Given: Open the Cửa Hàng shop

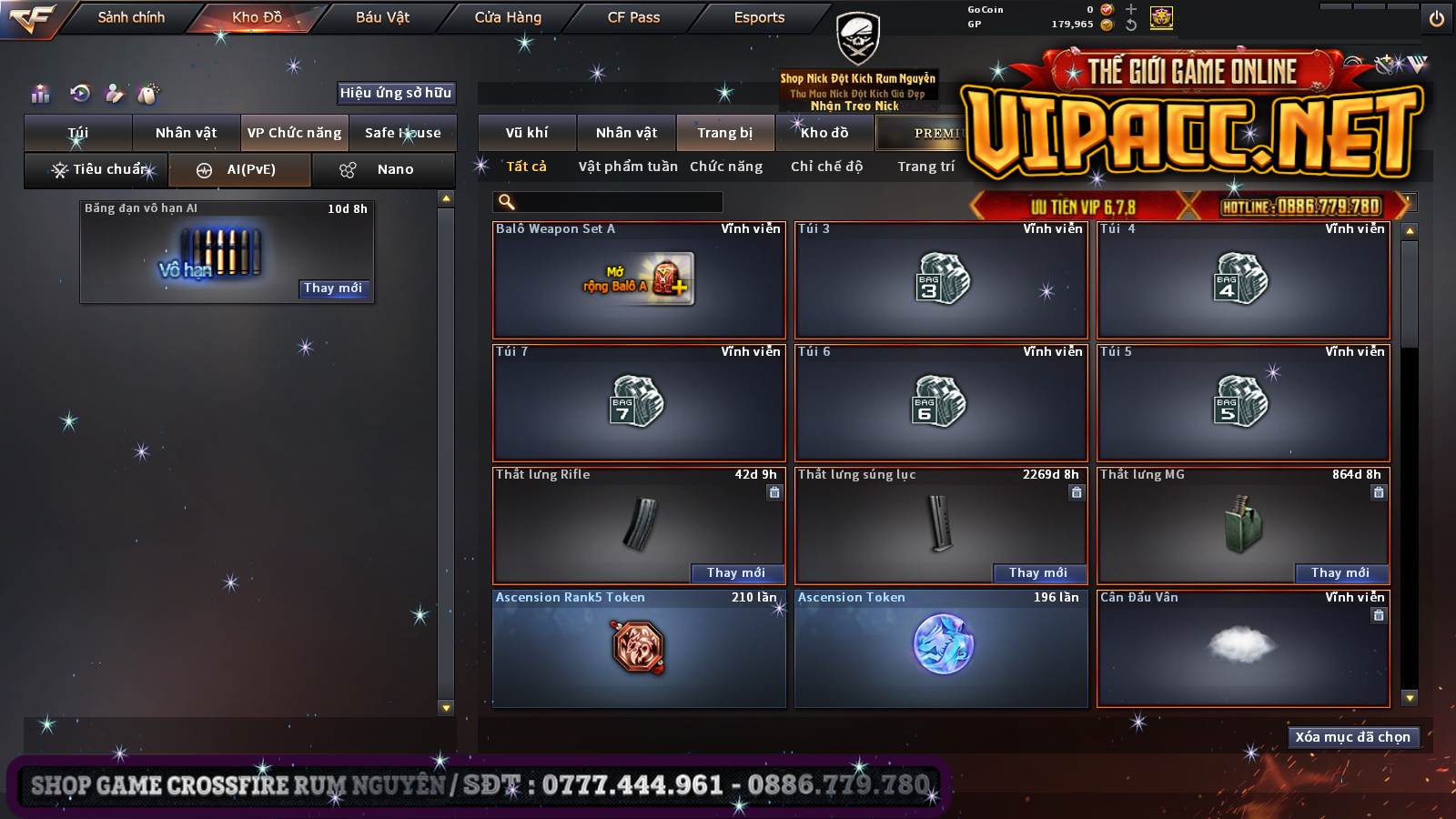Looking at the screenshot, I should pos(508,17).
